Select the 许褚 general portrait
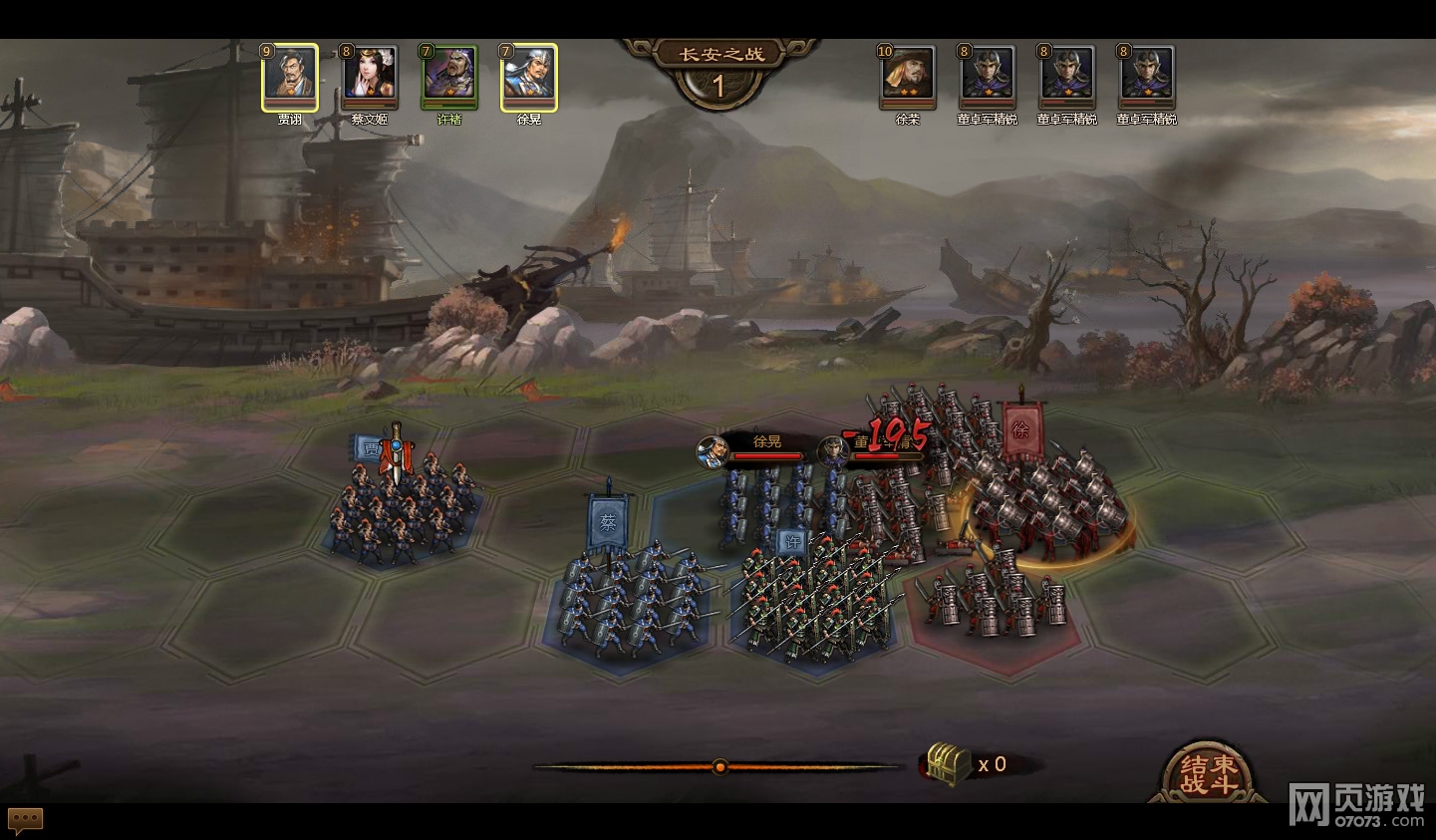 coord(449,76)
